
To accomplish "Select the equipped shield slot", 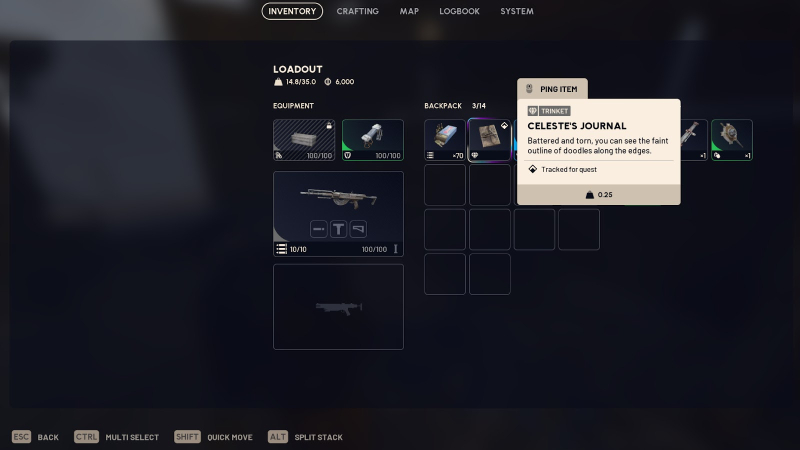I will click(373, 140).
